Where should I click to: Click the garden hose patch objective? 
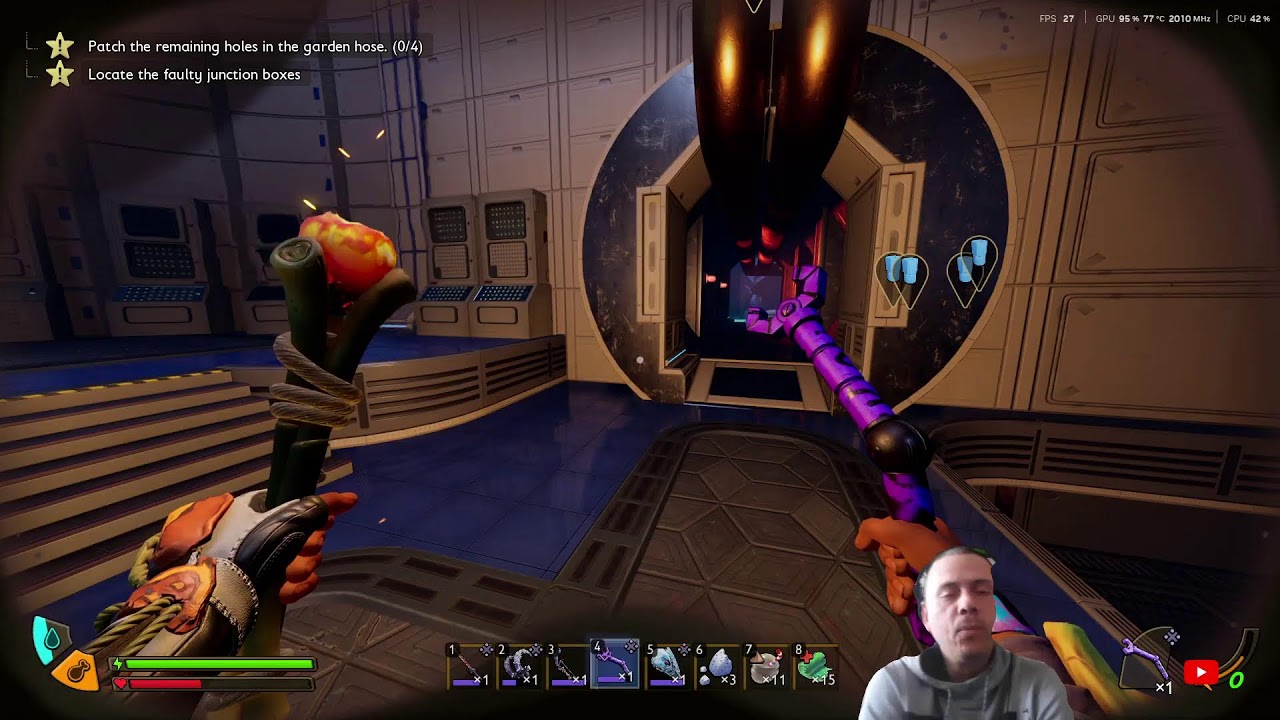[x=255, y=46]
